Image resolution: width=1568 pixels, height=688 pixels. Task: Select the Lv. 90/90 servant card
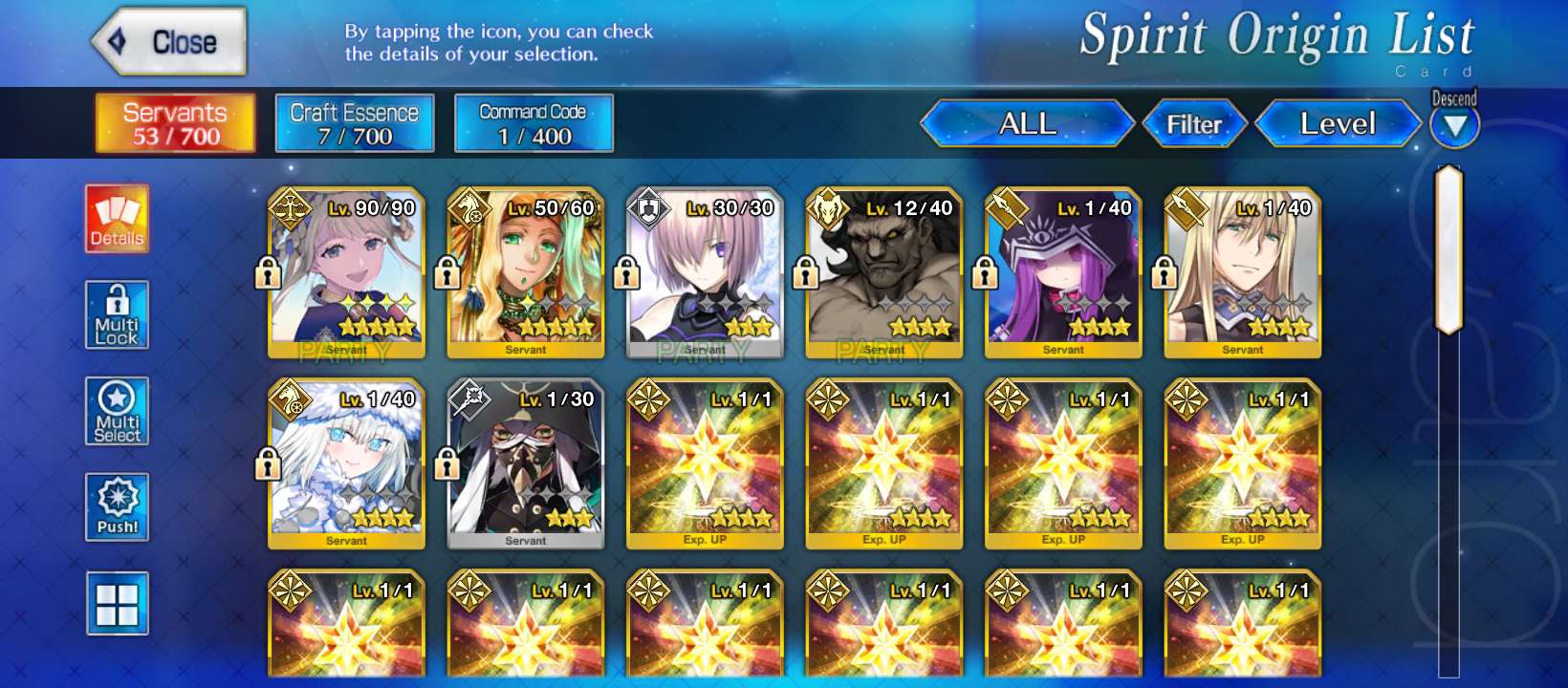tap(346, 272)
